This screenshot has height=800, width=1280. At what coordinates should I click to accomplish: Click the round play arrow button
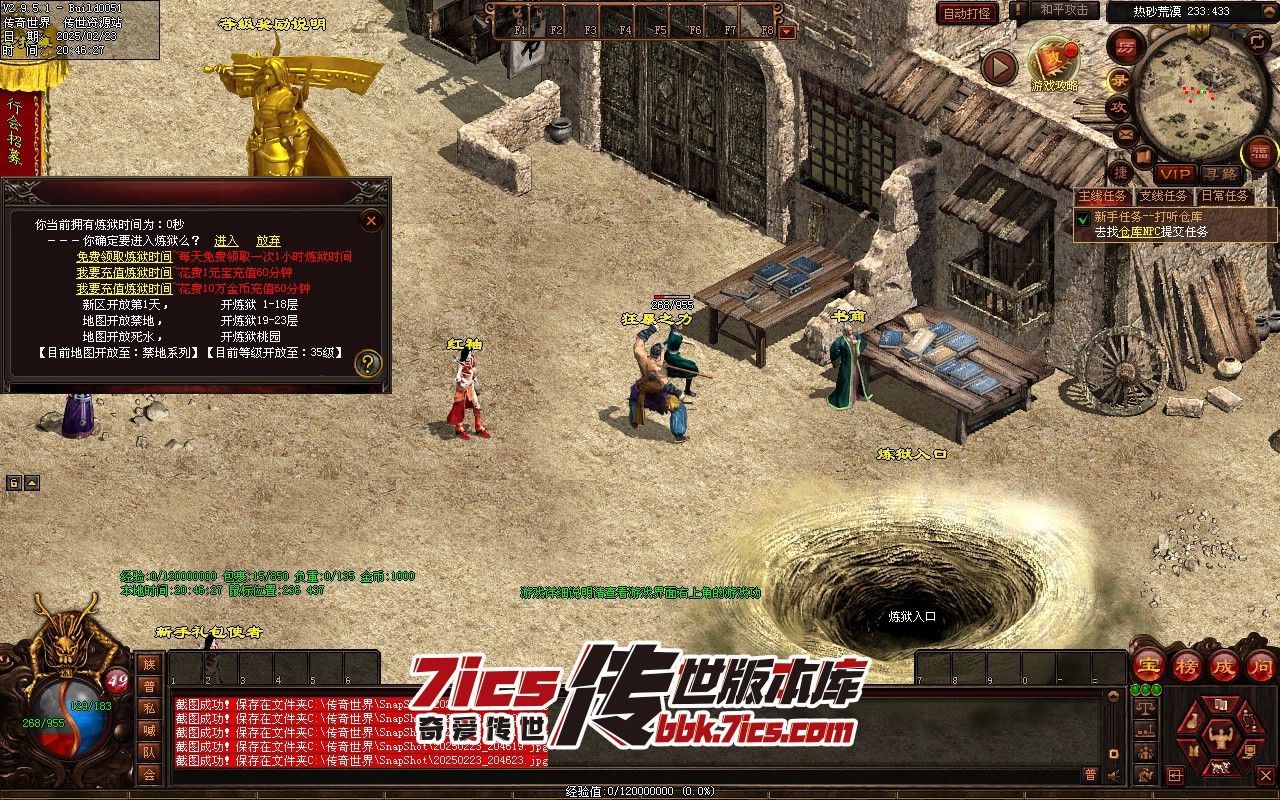(x=998, y=67)
